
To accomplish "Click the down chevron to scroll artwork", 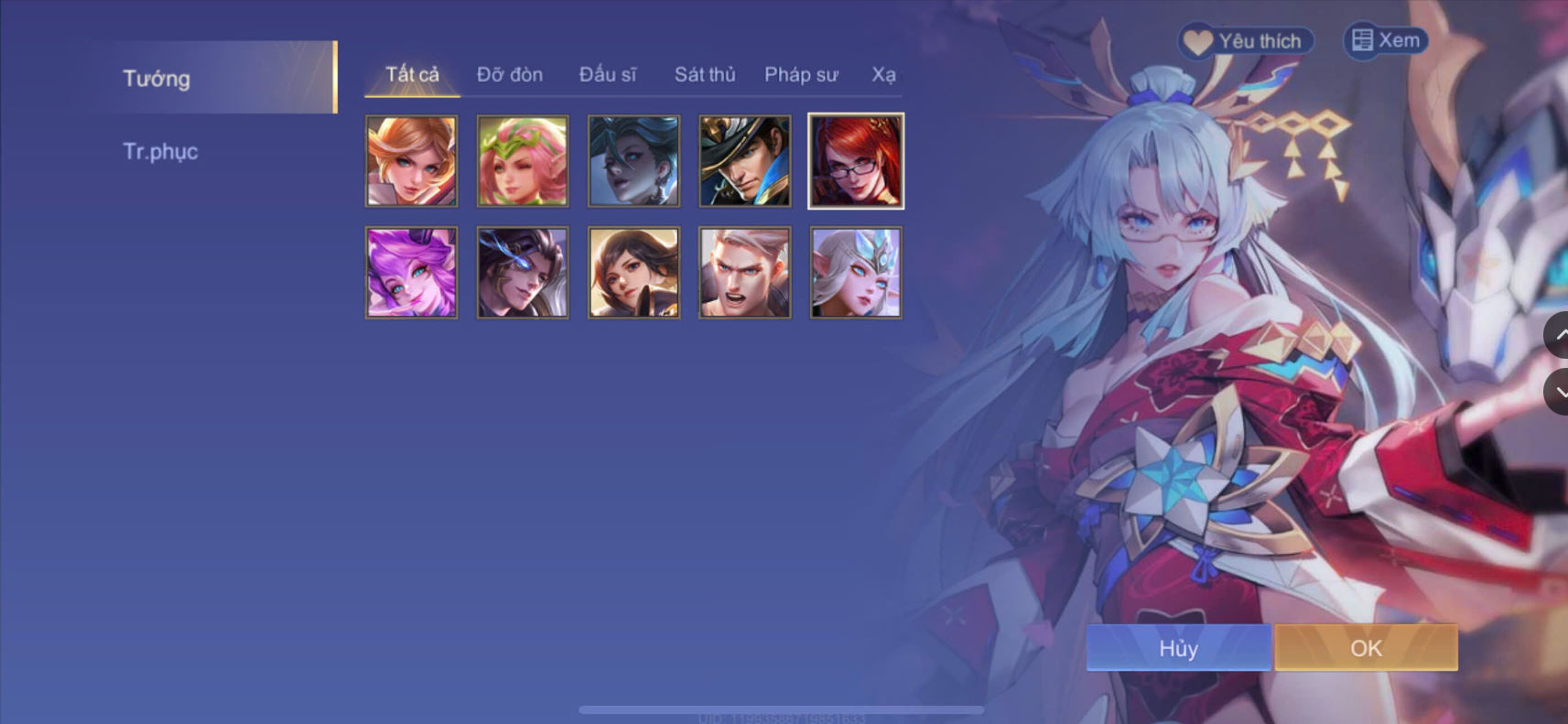I will (1561, 392).
